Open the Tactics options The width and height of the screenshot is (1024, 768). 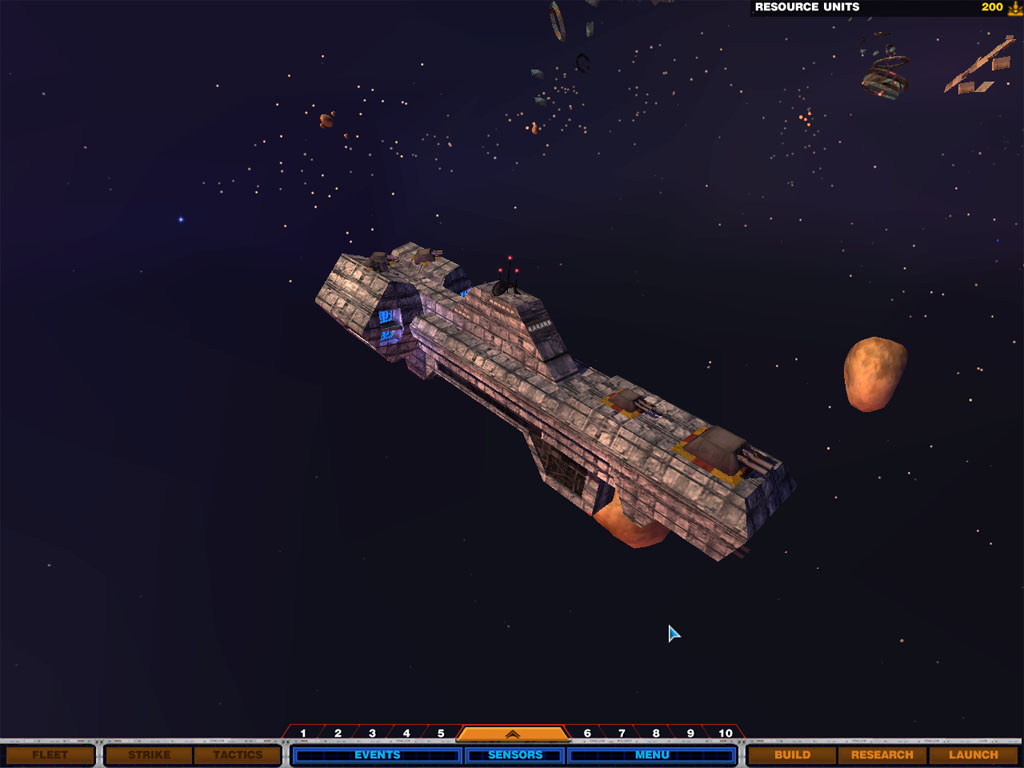(x=237, y=755)
